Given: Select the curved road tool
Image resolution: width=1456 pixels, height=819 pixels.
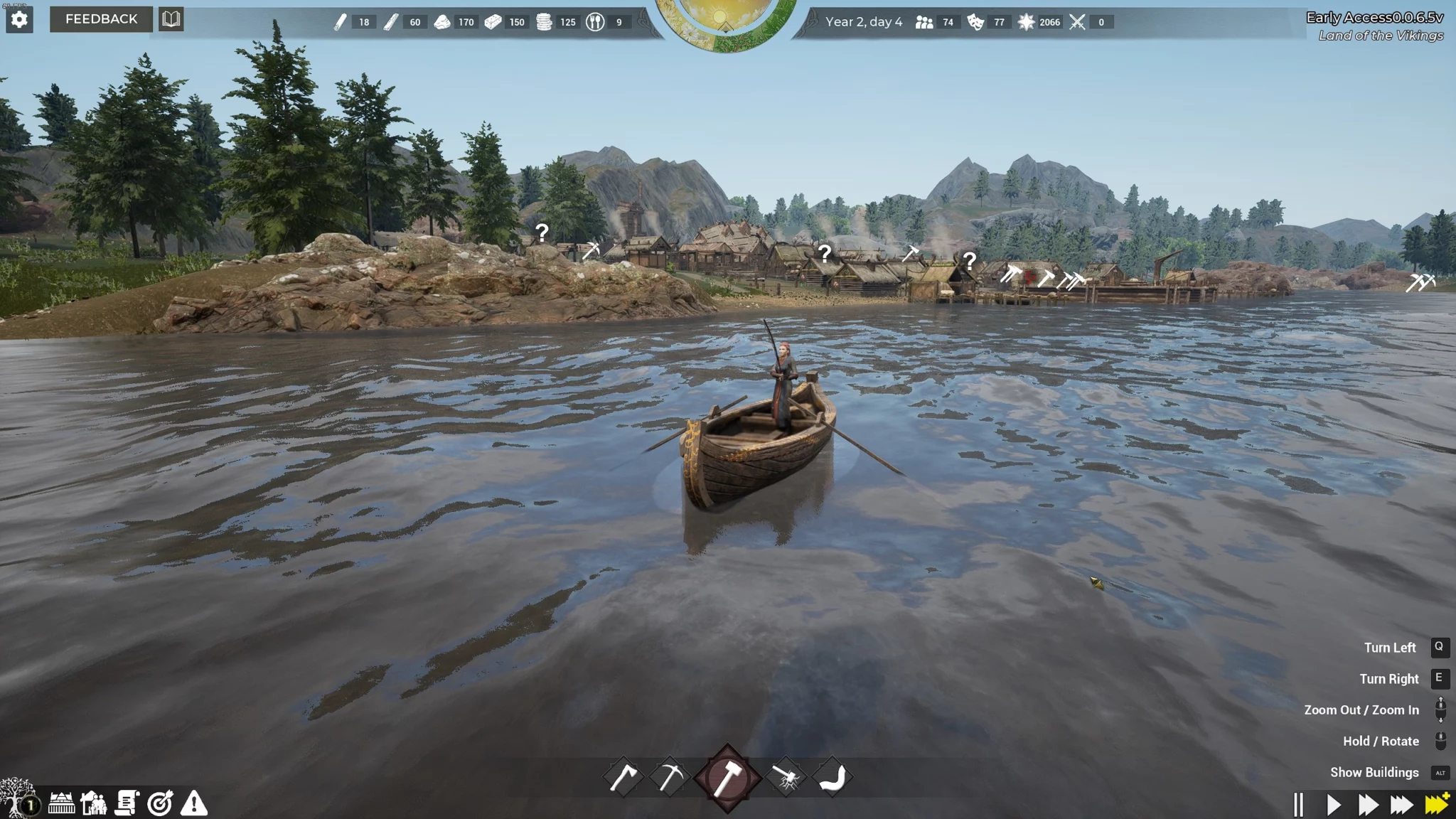Looking at the screenshot, I should click(832, 777).
